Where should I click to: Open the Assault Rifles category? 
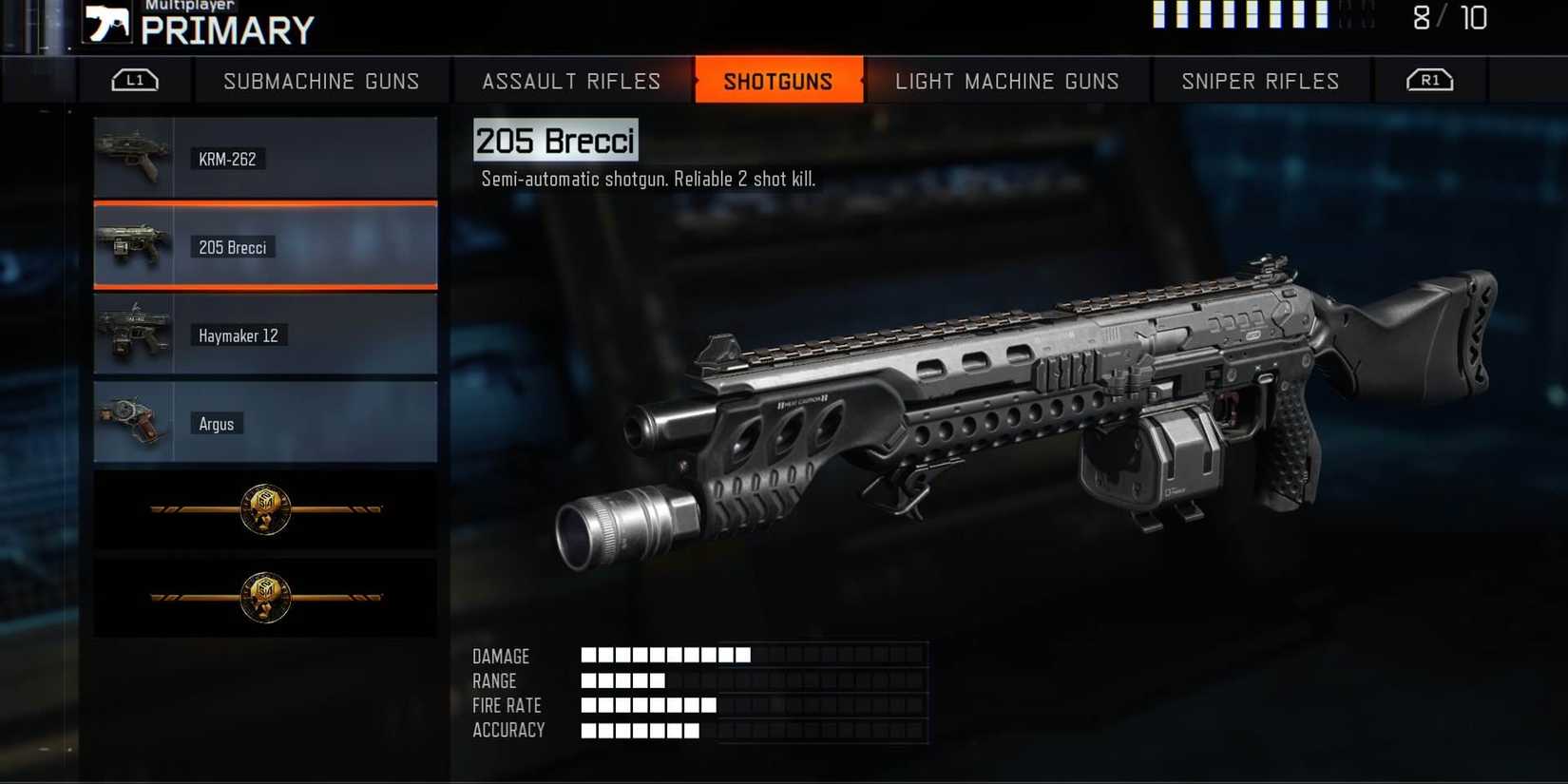(x=571, y=81)
